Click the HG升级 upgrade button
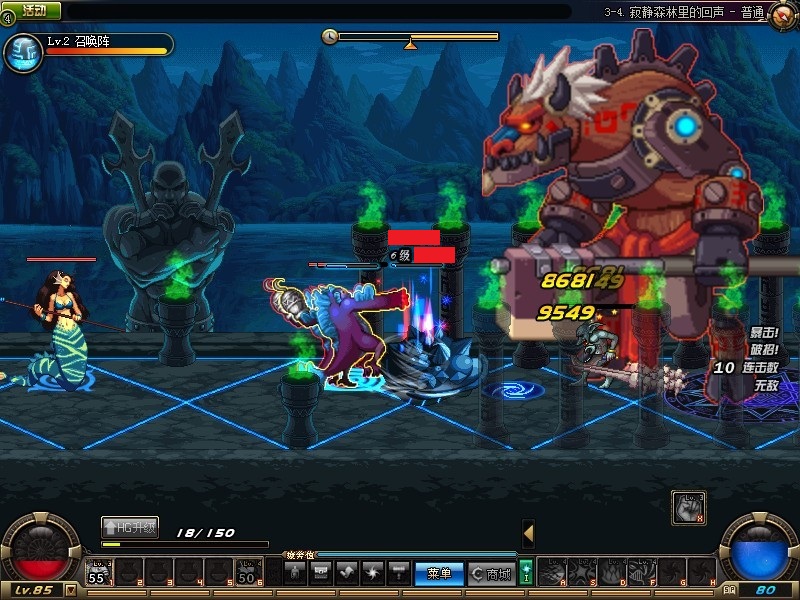The height and width of the screenshot is (600, 800). (130, 526)
